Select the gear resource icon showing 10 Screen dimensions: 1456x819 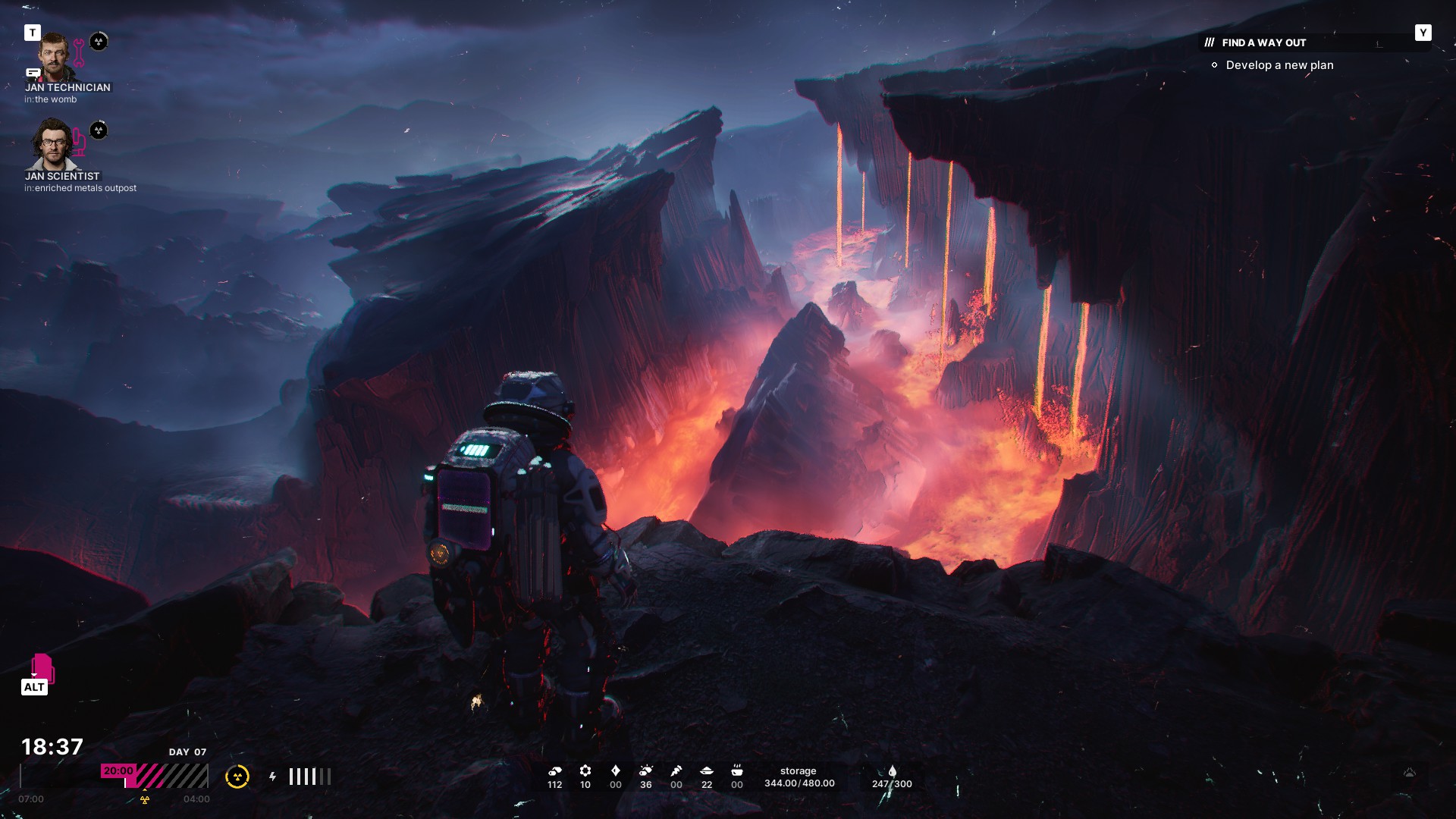(x=585, y=771)
